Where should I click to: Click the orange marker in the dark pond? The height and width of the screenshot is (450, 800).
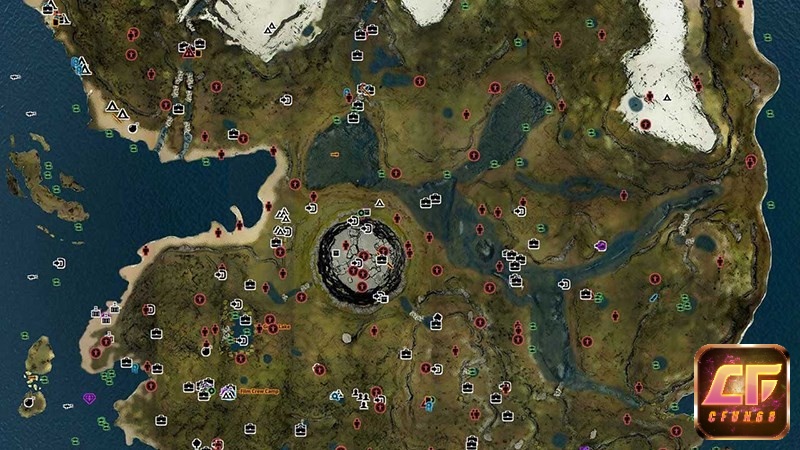pyautogui.click(x=335, y=154)
